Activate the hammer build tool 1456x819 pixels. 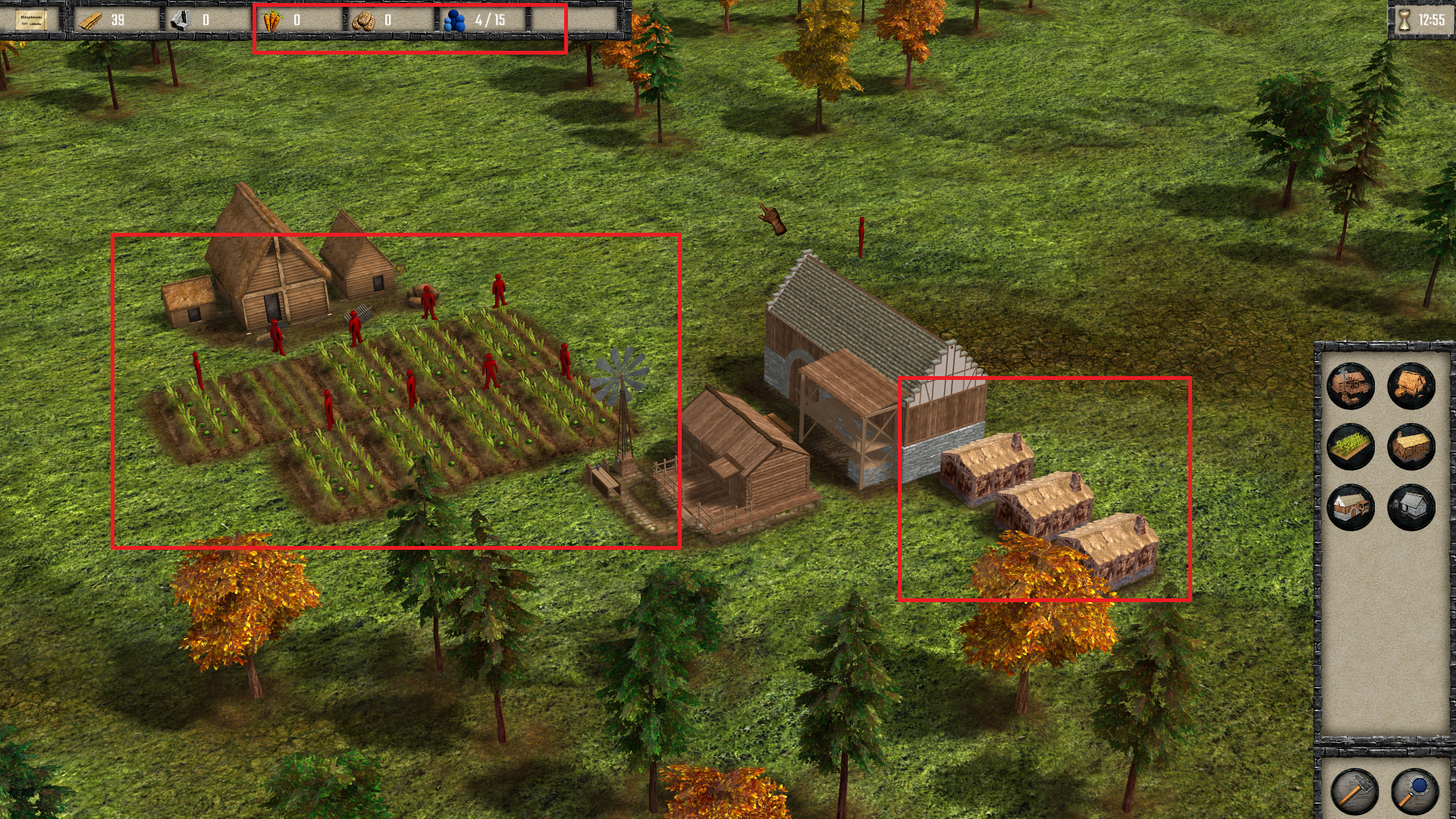[x=1354, y=792]
